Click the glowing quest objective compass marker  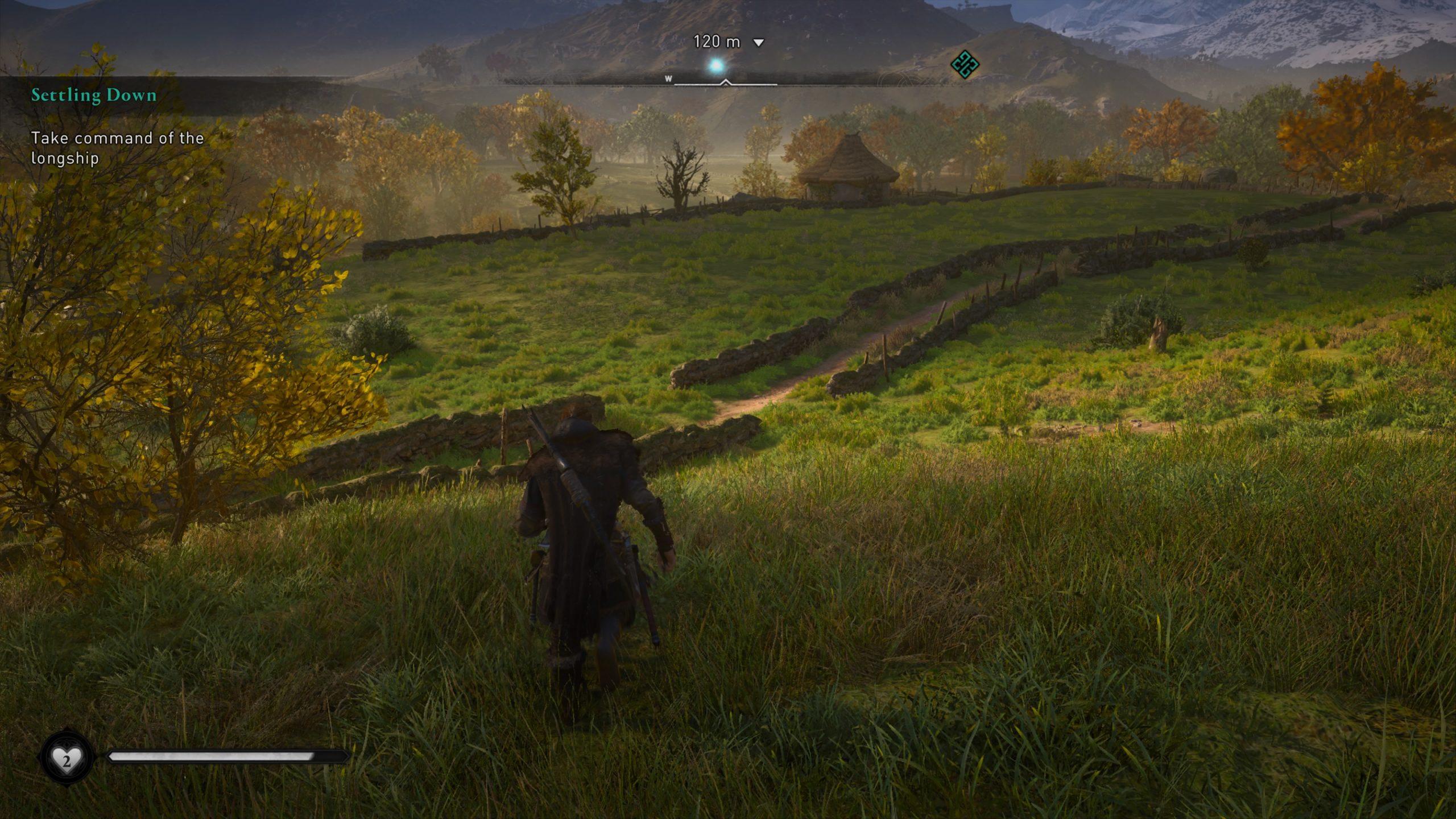pyautogui.click(x=717, y=67)
